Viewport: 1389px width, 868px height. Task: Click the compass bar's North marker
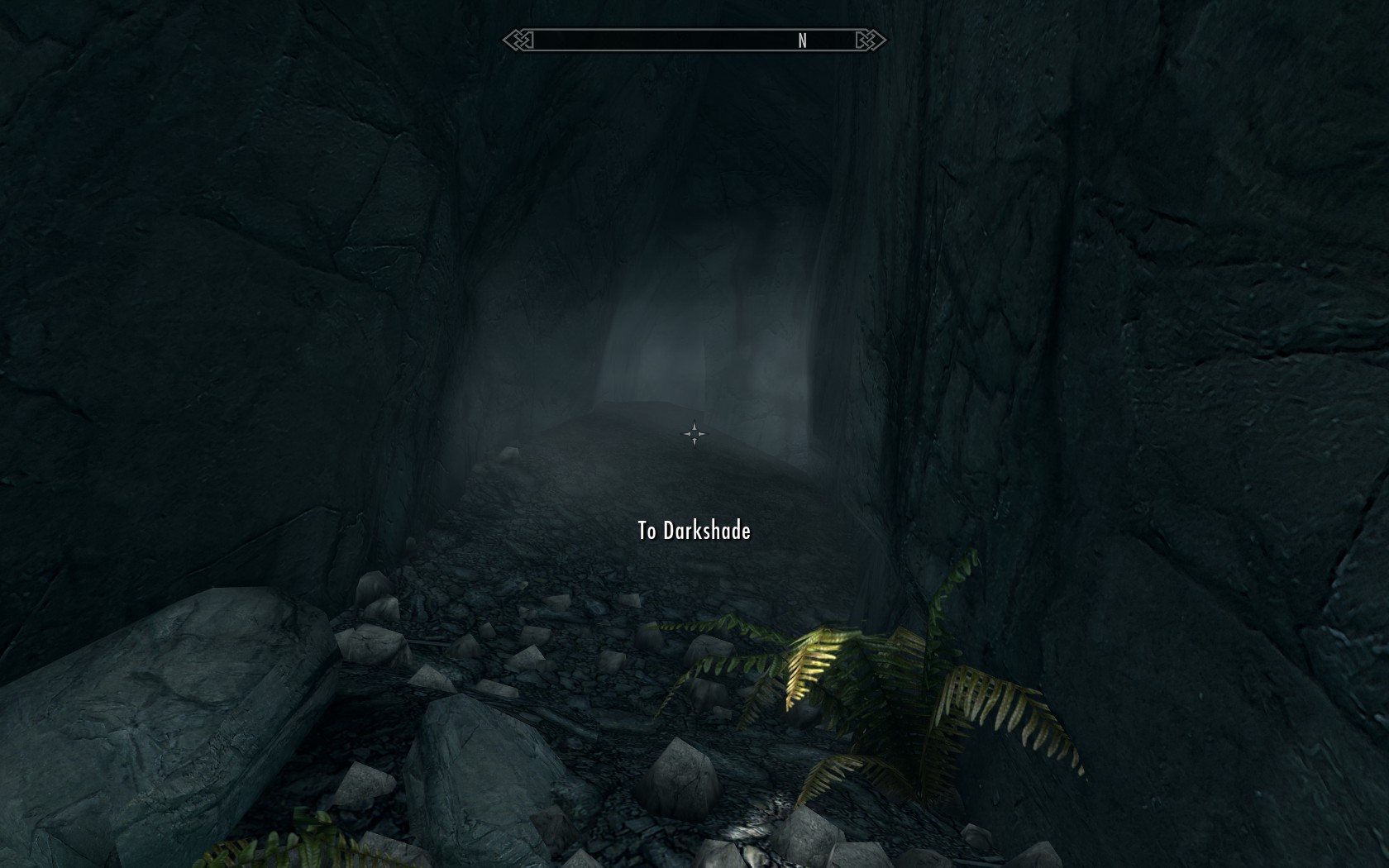[802, 41]
